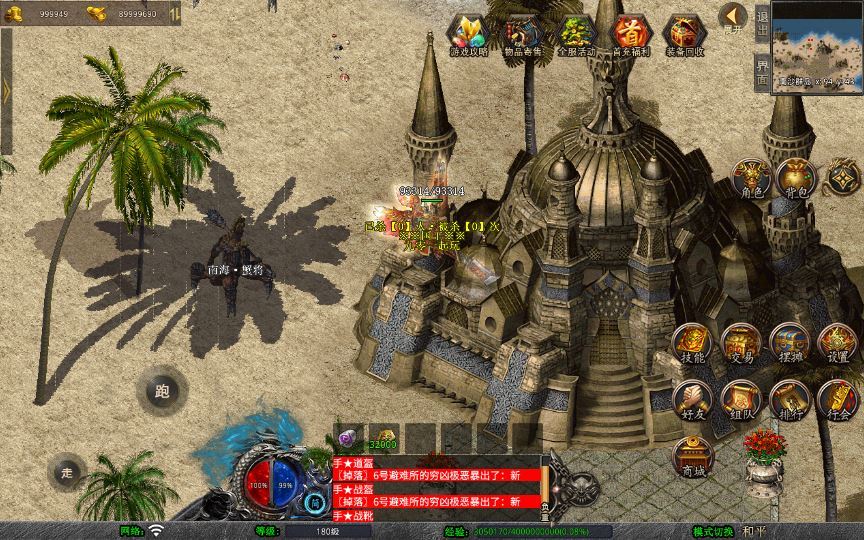Open the 技能 skills panel
This screenshot has height=540, width=864.
(x=692, y=343)
